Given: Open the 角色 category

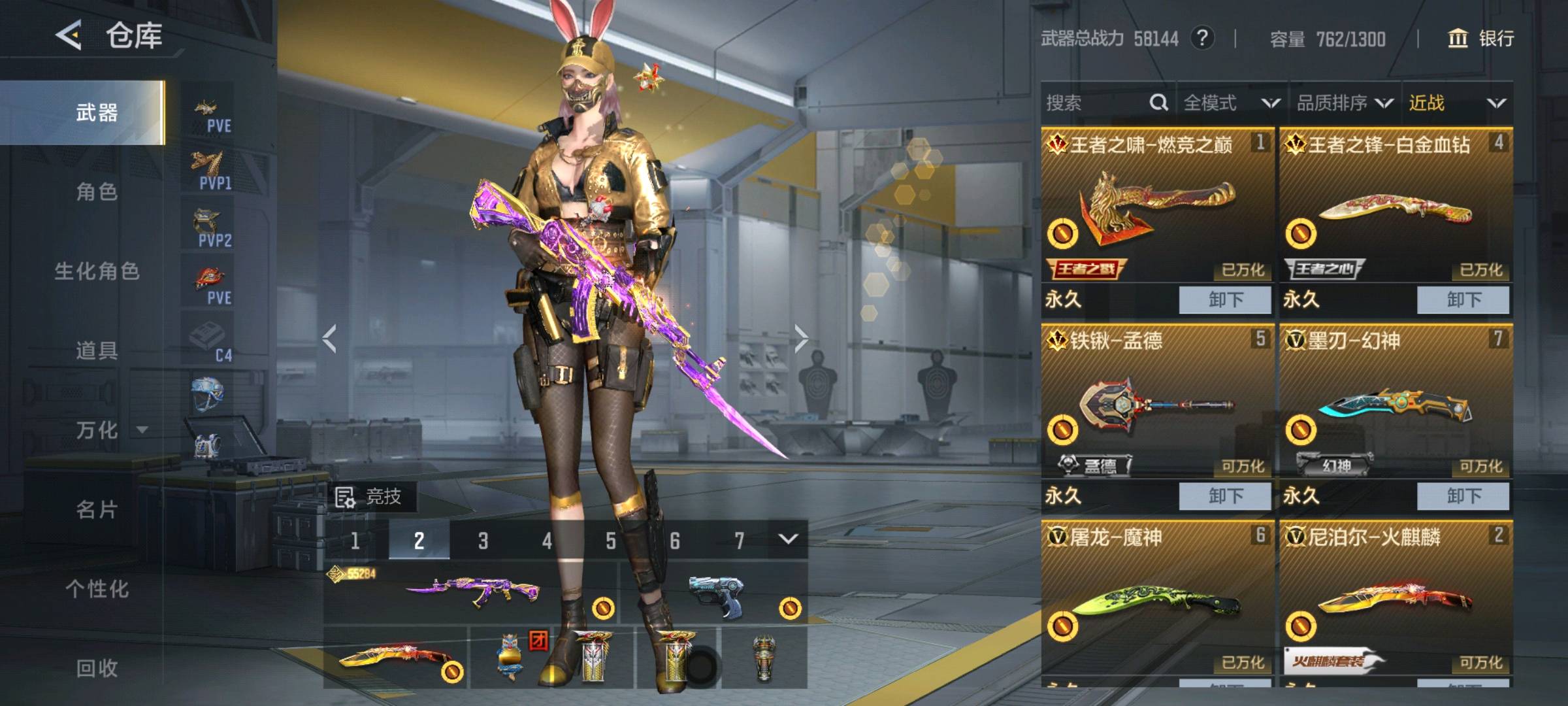Looking at the screenshot, I should point(97,192).
